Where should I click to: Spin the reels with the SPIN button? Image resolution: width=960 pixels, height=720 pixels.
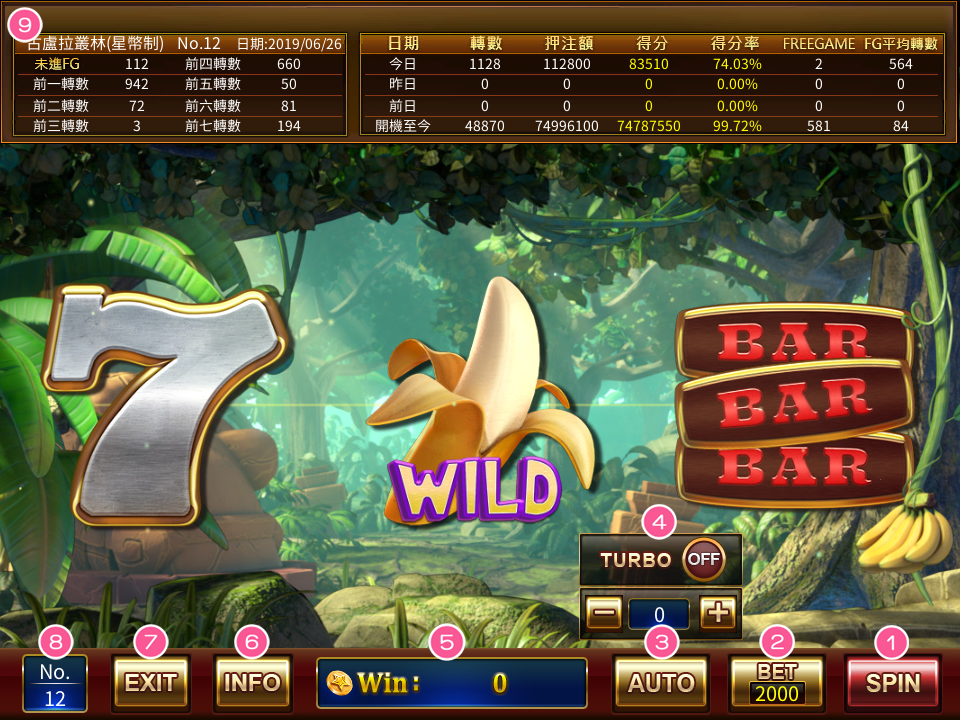tap(892, 683)
